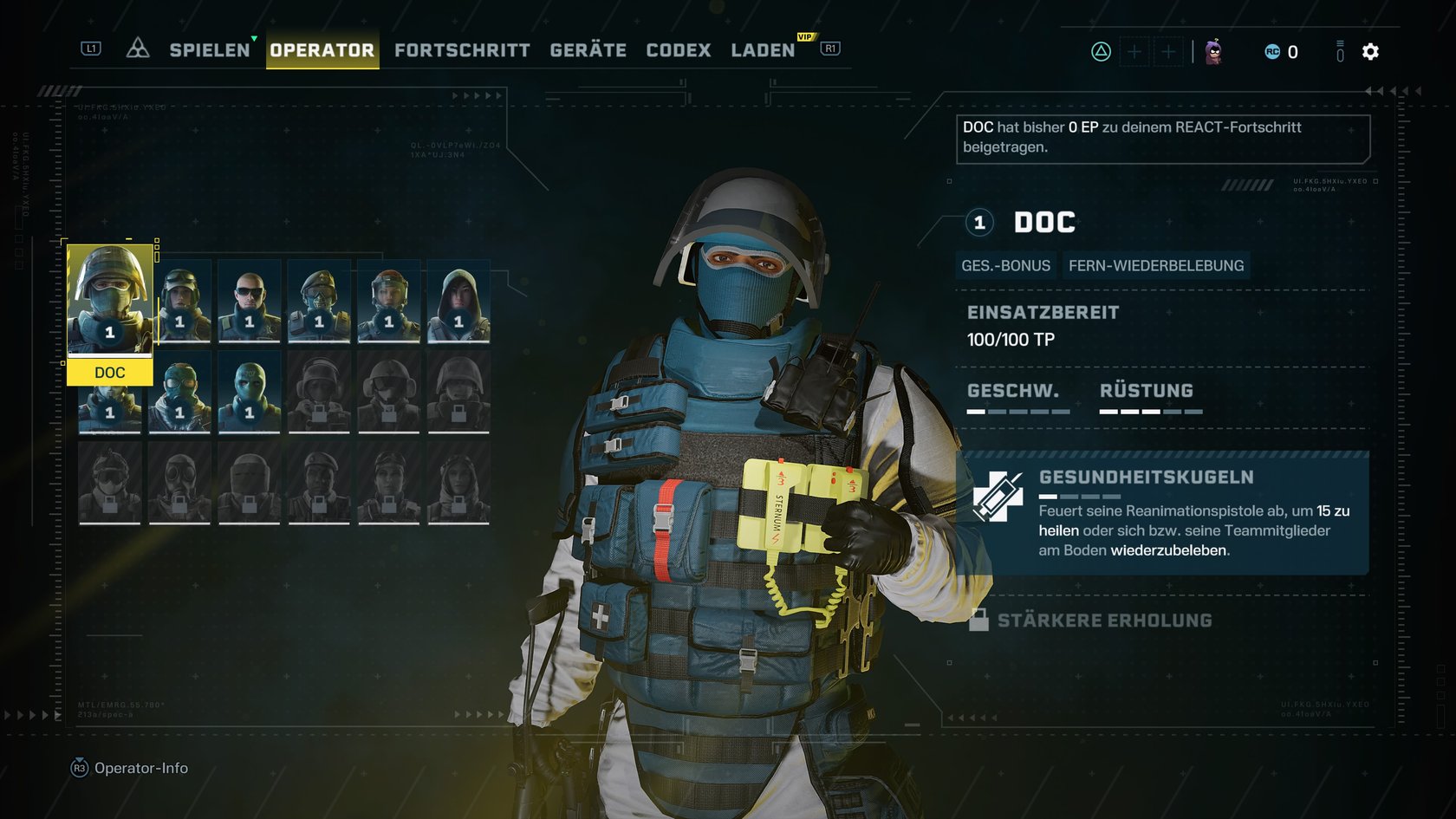Click the purple hooded player avatar
The height and width of the screenshot is (819, 1456).
click(1214, 52)
